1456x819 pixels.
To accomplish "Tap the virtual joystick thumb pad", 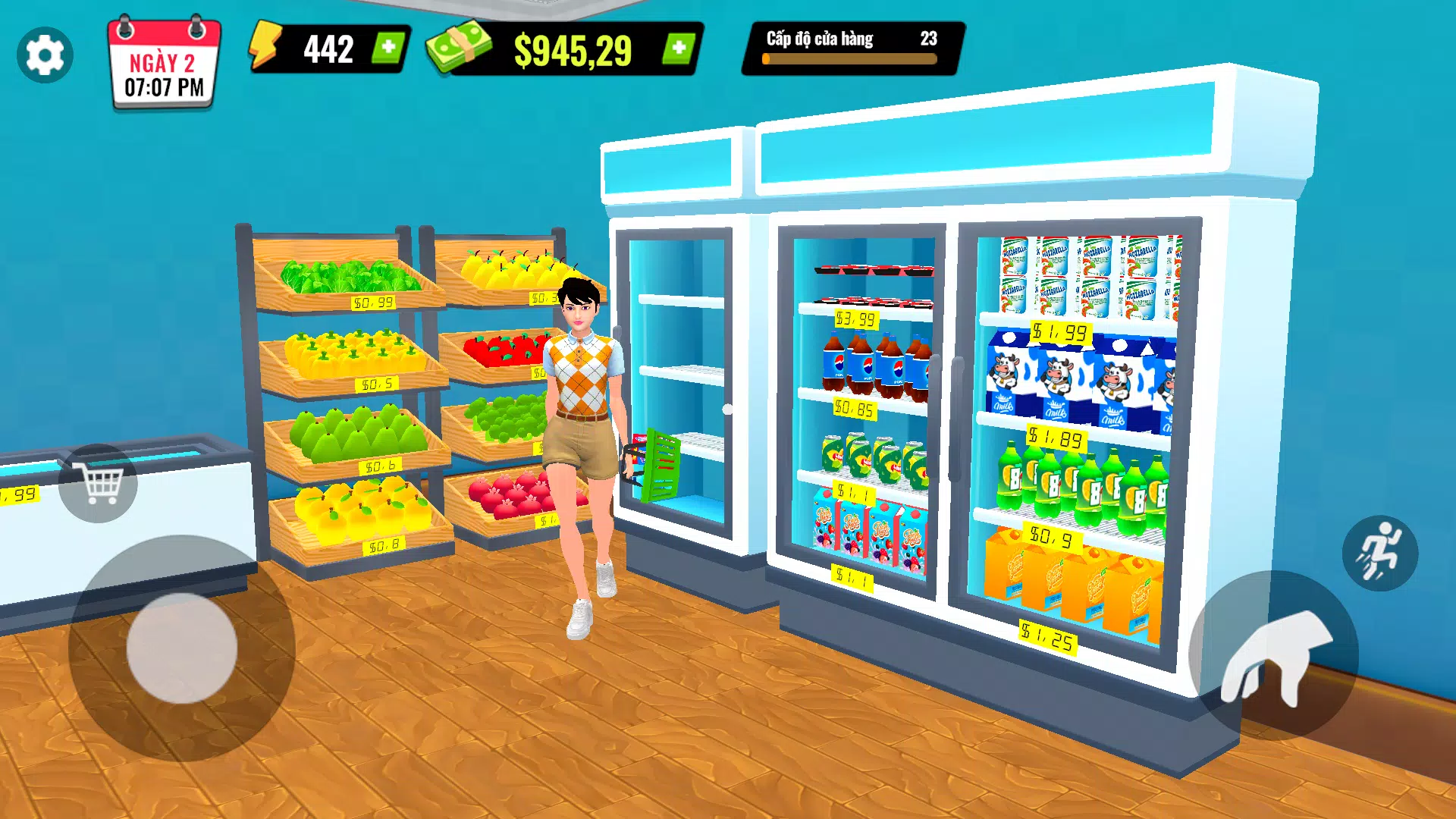I will (182, 648).
